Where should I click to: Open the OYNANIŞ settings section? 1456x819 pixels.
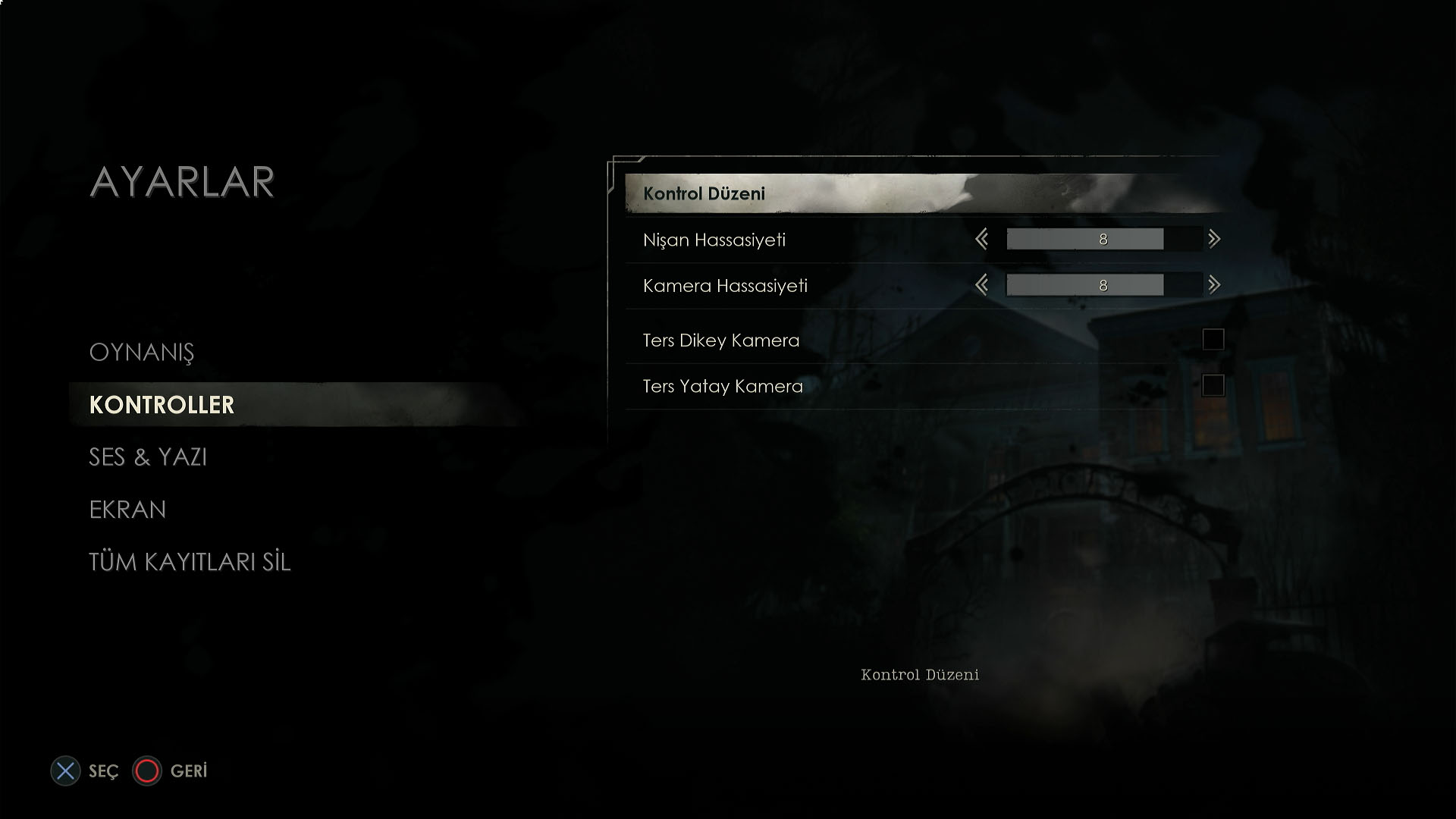(x=142, y=353)
